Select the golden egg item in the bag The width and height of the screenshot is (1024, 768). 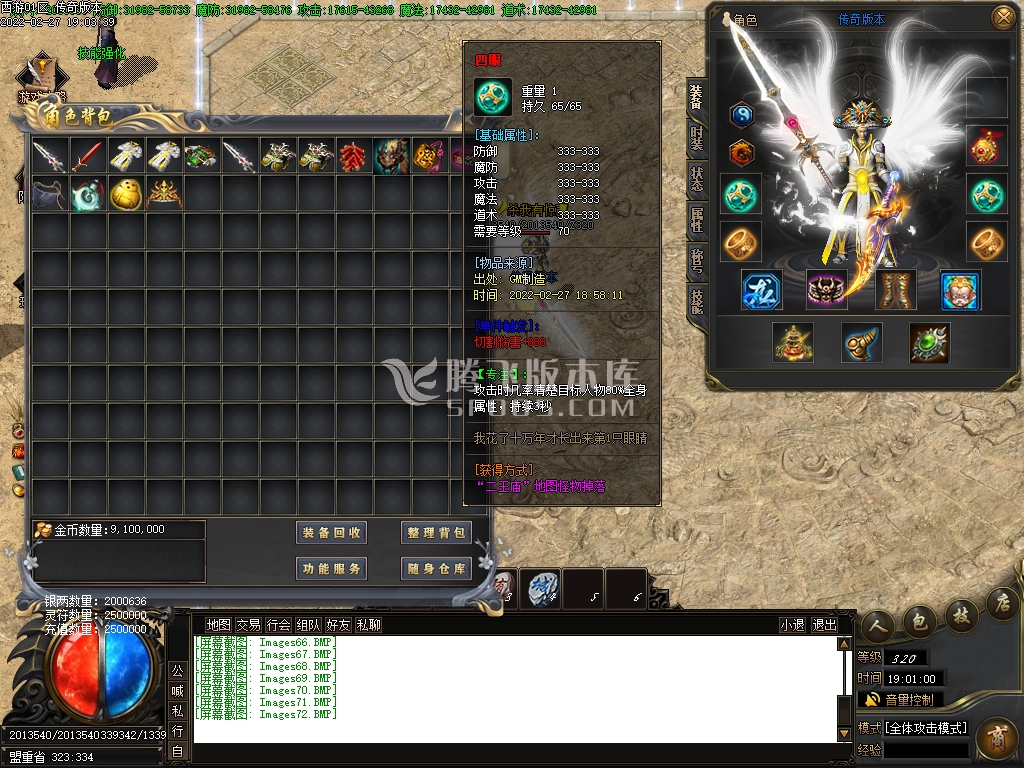tap(126, 193)
